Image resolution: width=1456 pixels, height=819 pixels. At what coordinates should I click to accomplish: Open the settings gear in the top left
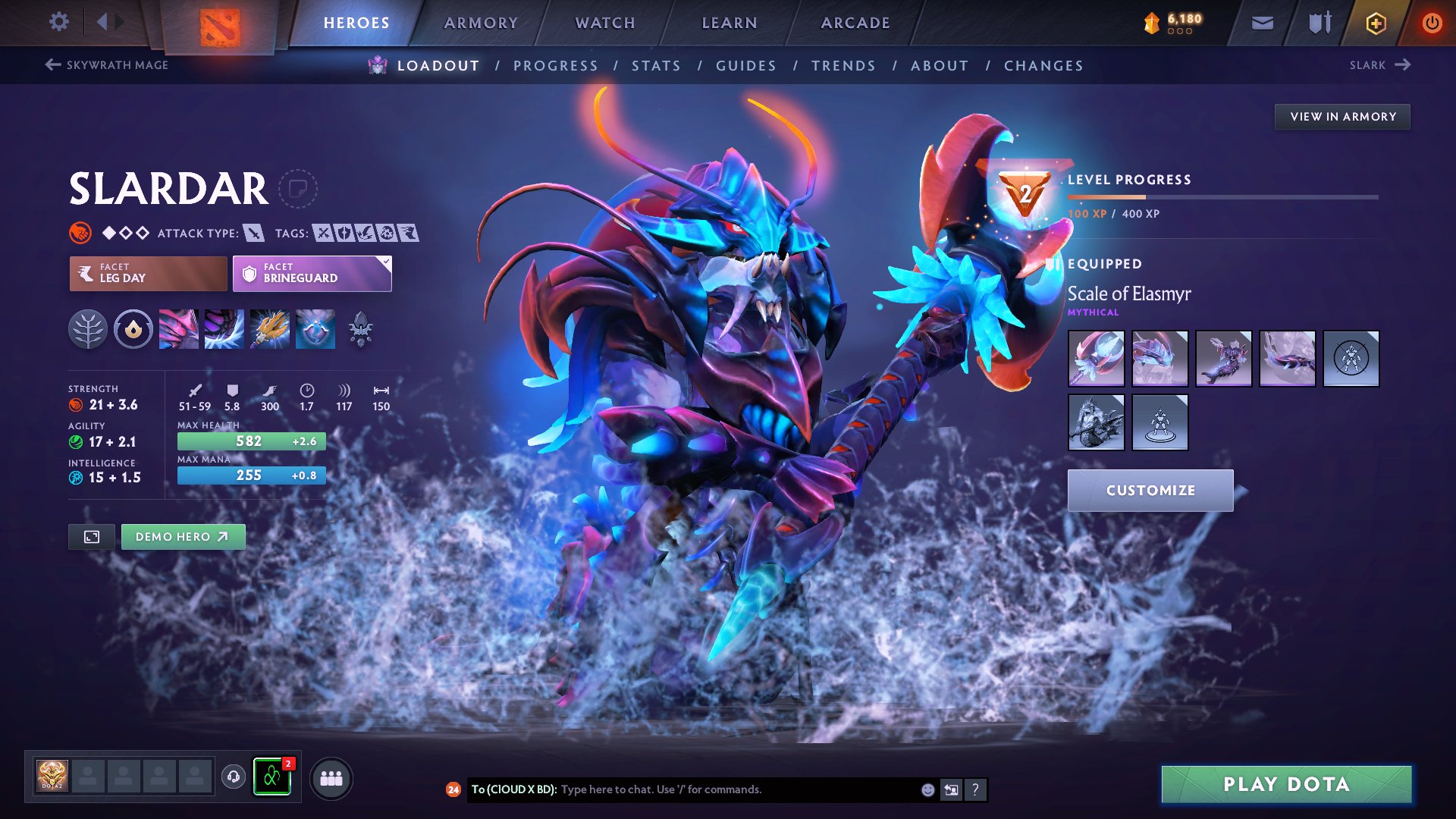(x=58, y=22)
